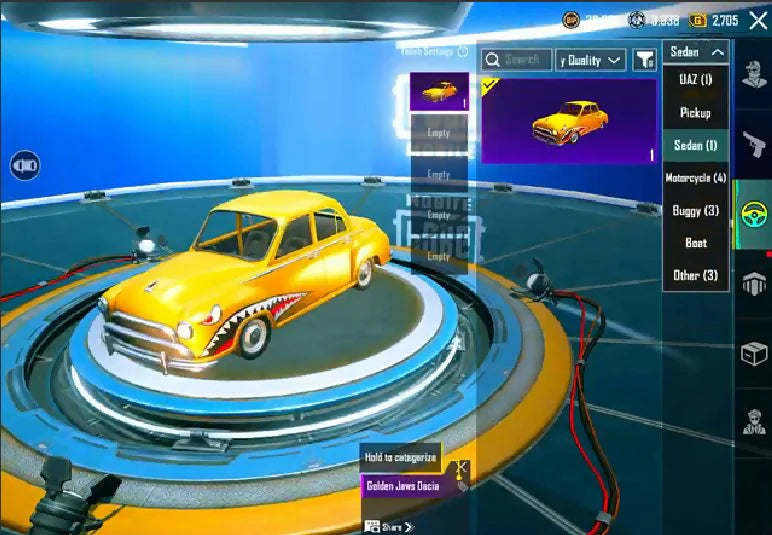Click the Search field

click(517, 60)
